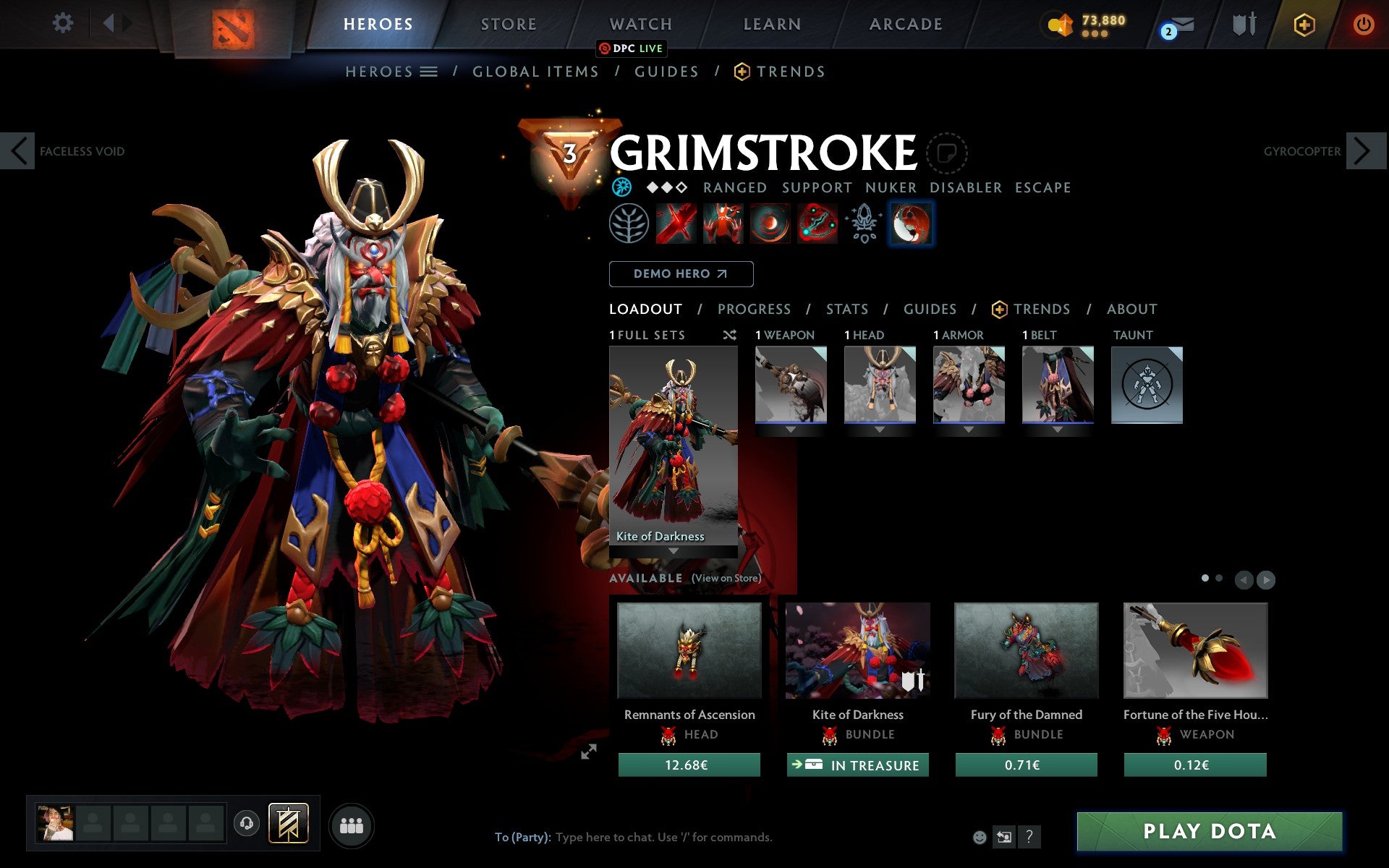The height and width of the screenshot is (868, 1389).
Task: Click the Demo Hero button
Action: (681, 274)
